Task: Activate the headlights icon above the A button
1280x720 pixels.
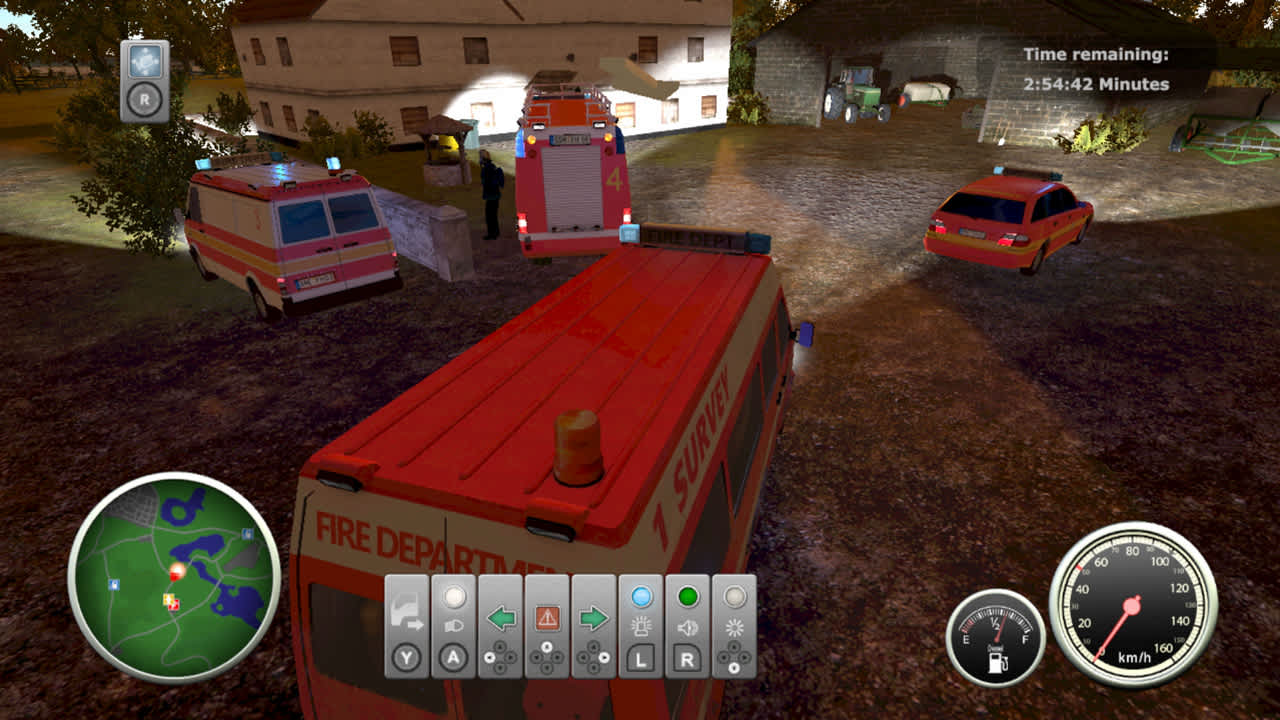Action: point(453,626)
